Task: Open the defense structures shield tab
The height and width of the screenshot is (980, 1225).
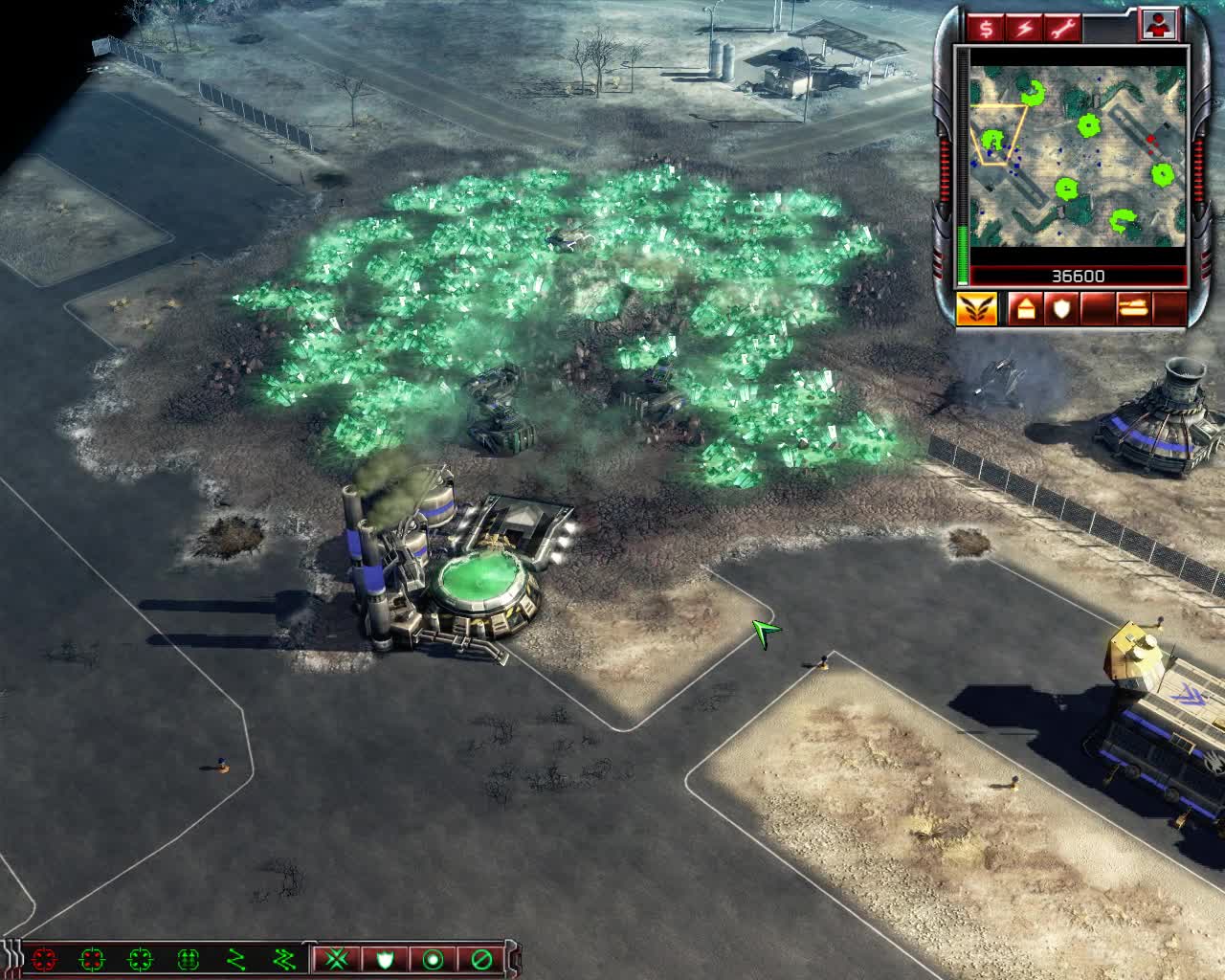Action: pyautogui.click(x=1060, y=307)
